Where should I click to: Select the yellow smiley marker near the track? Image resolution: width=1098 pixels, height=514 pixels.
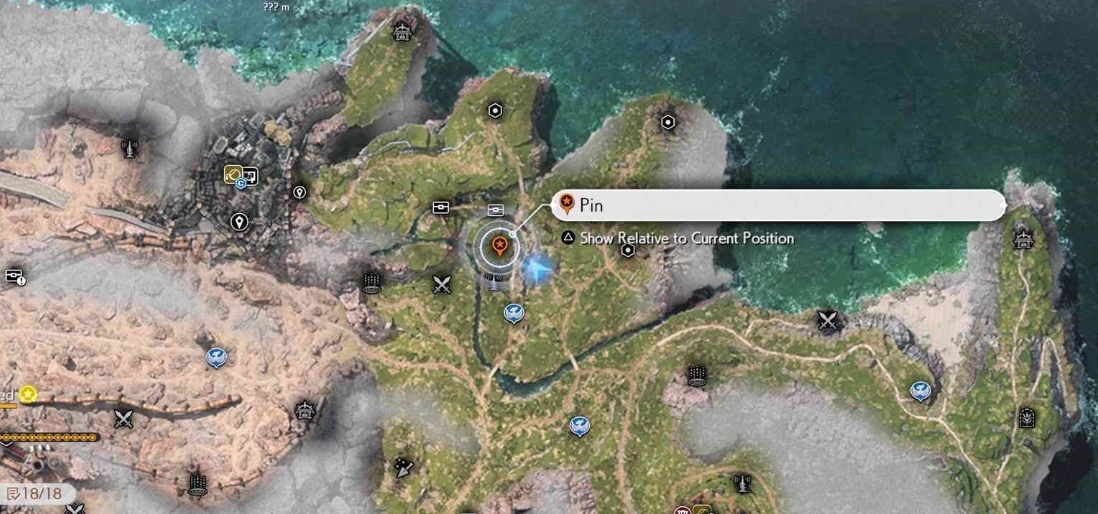click(28, 393)
